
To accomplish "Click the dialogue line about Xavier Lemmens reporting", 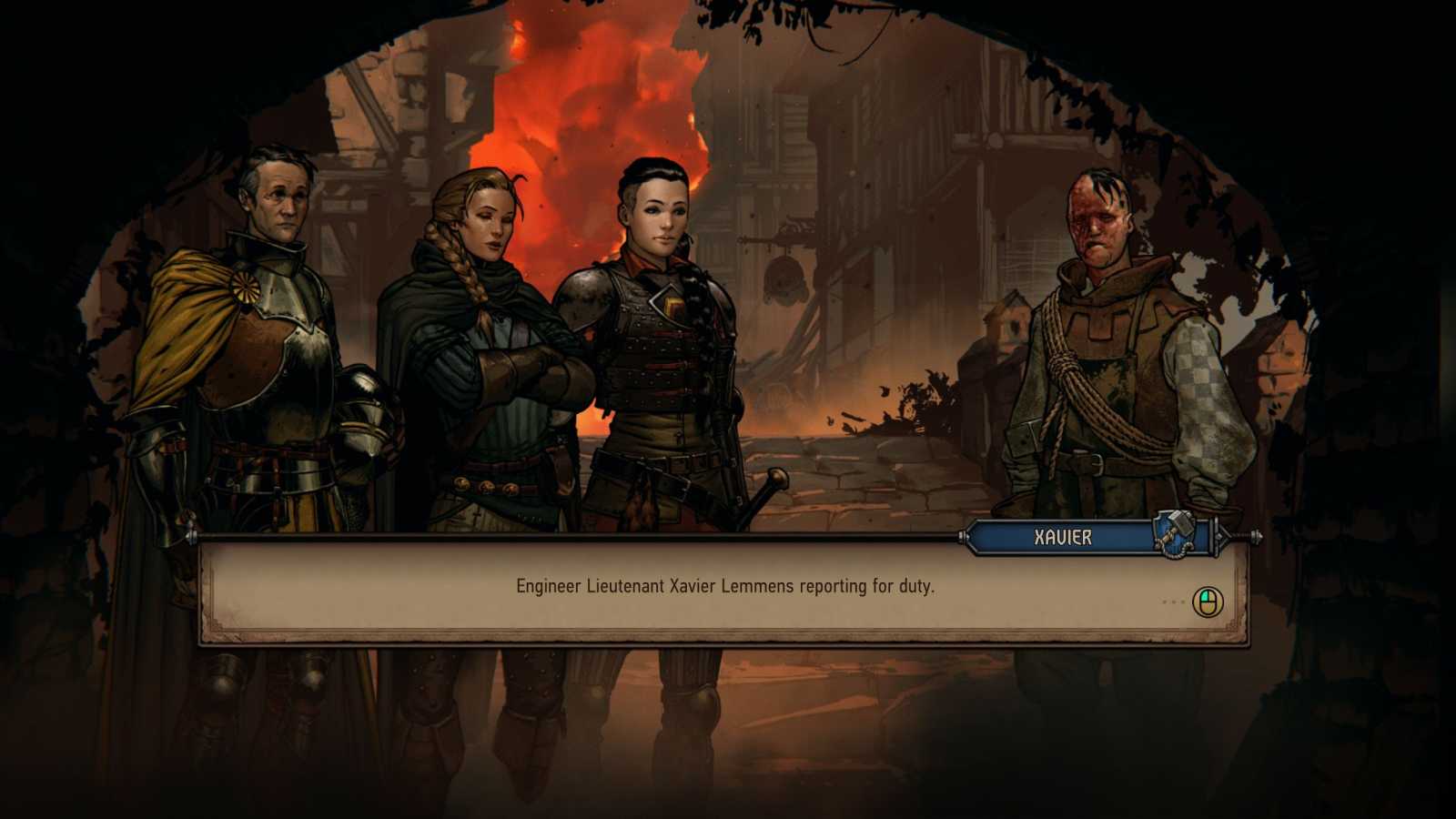I will [728, 588].
